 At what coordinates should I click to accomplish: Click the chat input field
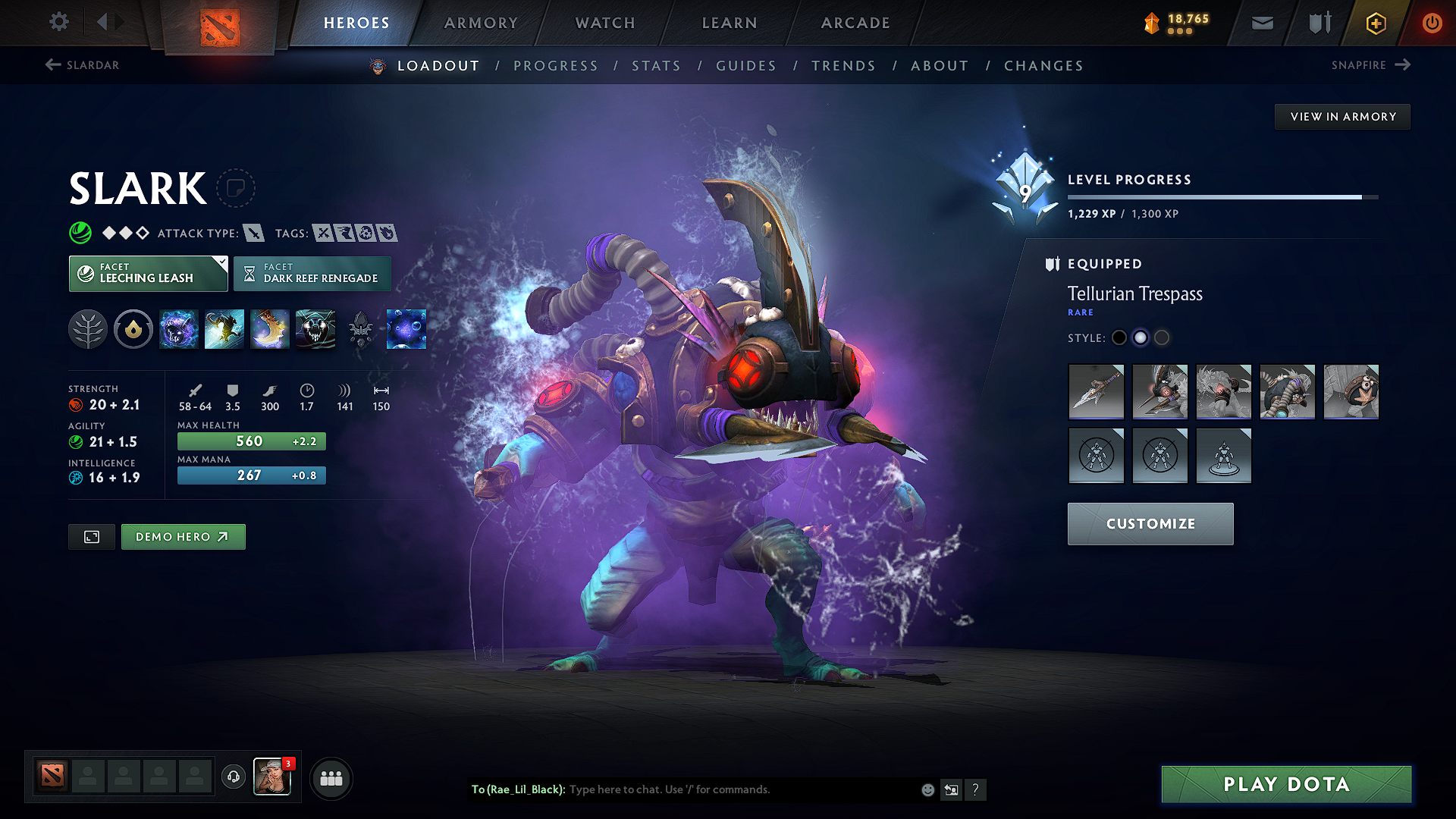coord(720,789)
